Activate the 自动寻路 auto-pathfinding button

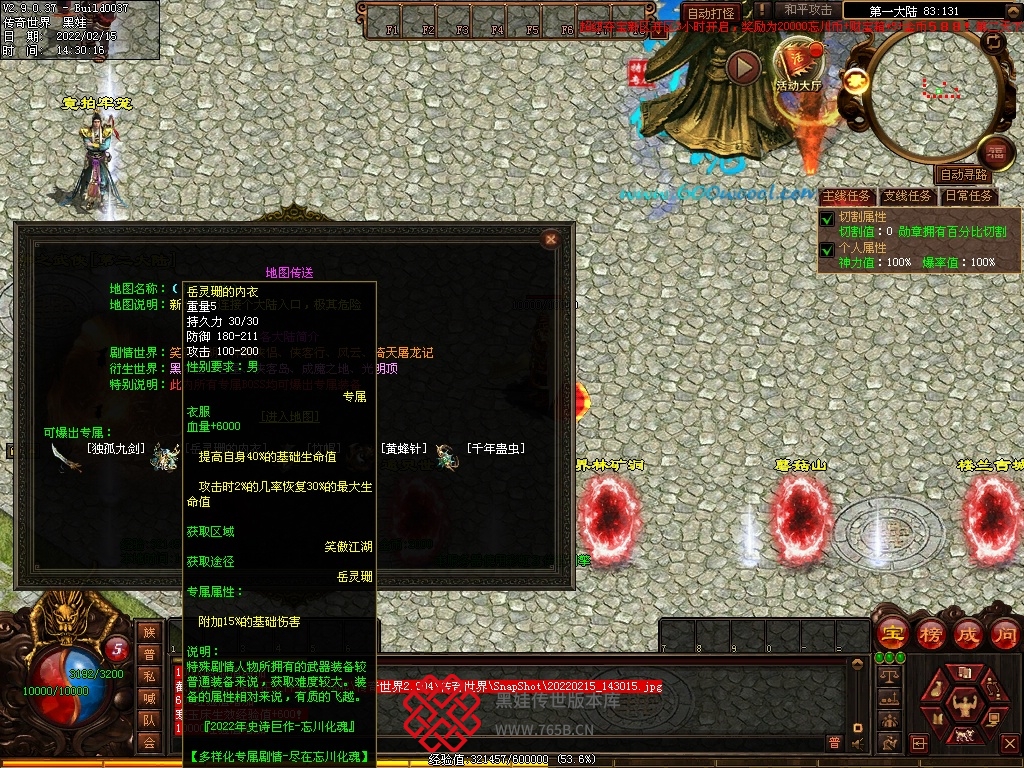964,175
